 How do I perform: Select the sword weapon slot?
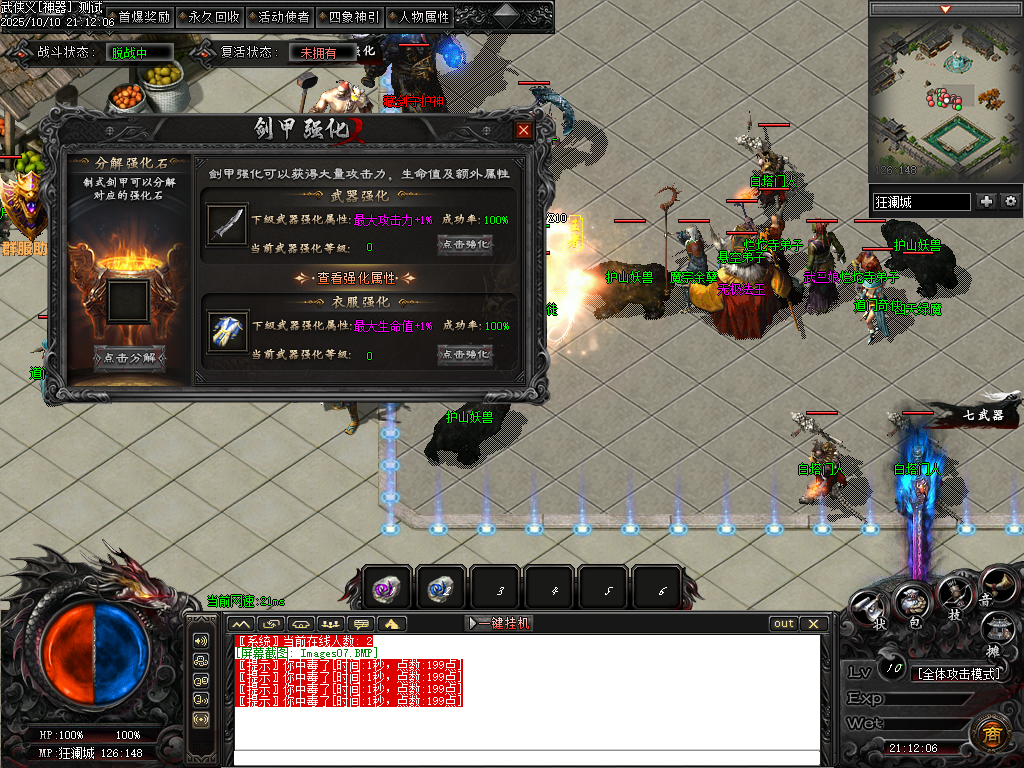(x=228, y=224)
